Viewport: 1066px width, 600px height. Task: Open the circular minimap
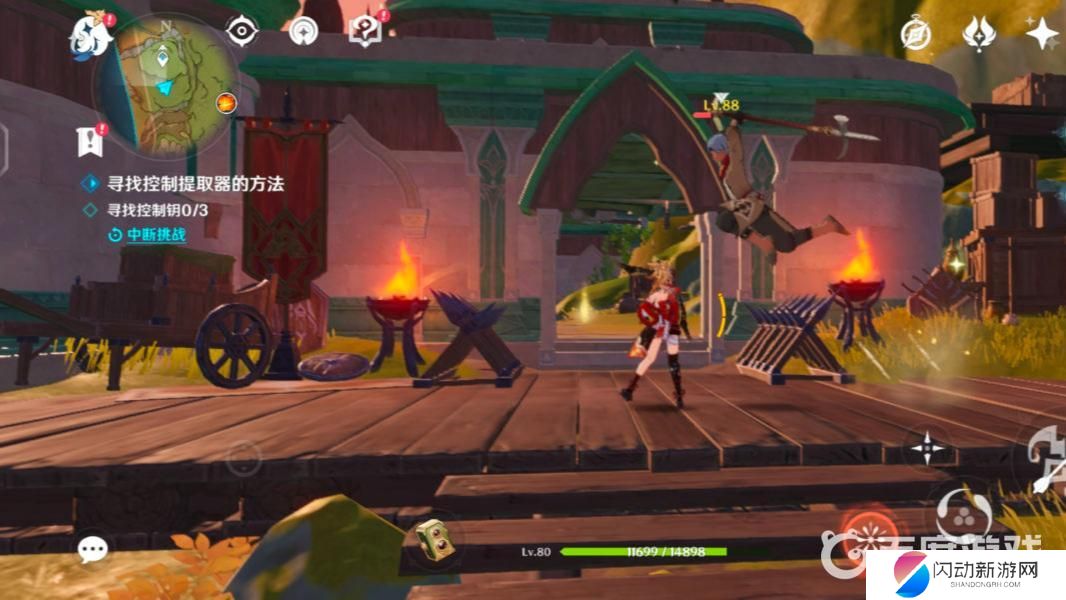[x=165, y=85]
